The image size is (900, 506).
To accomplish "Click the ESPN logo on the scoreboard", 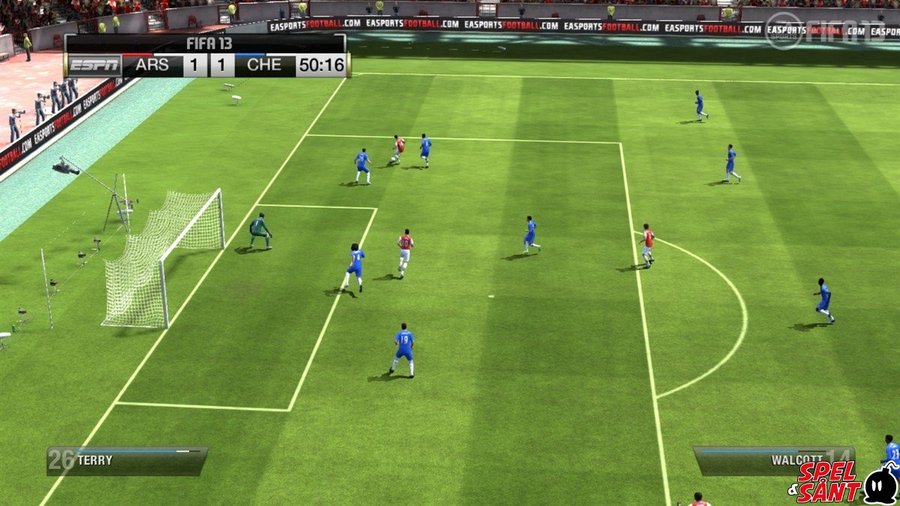I will coord(94,66).
